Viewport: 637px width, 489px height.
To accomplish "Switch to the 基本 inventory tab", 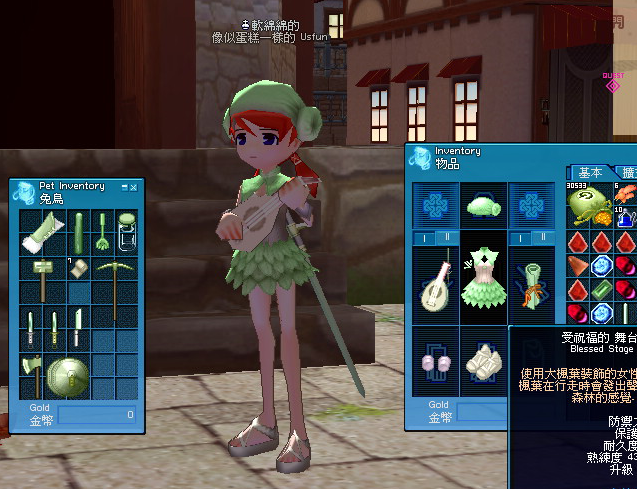I will tap(592, 173).
